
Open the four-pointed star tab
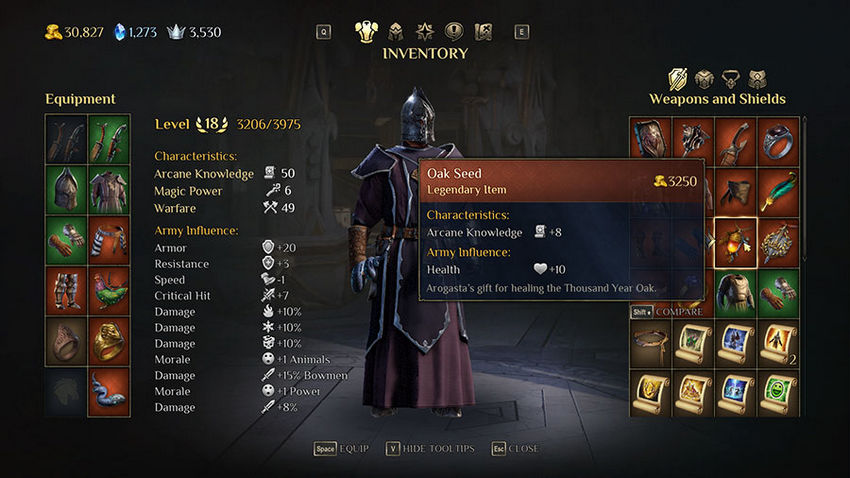click(x=425, y=32)
